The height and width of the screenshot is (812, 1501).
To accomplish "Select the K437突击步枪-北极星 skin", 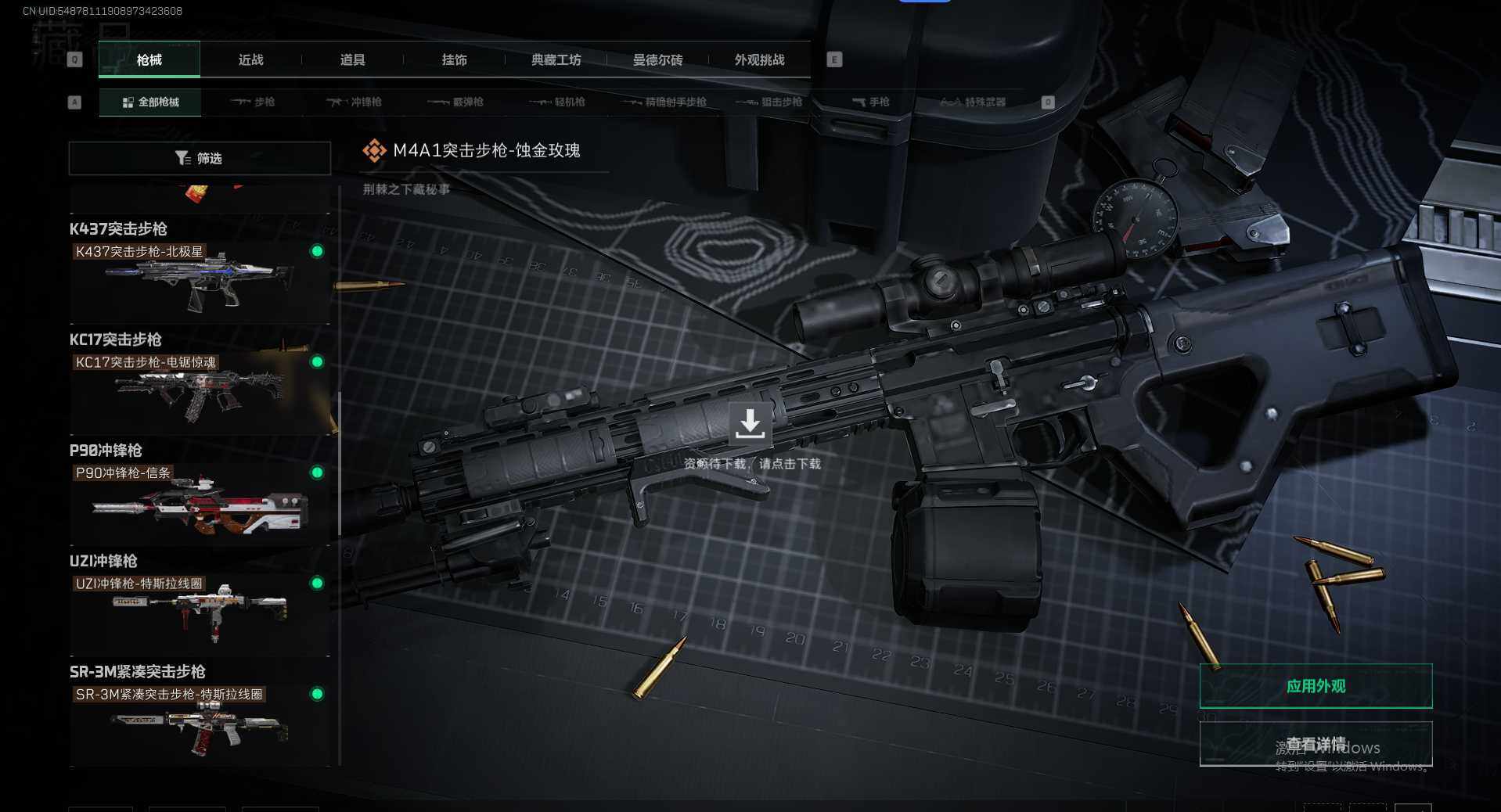I will [200, 278].
